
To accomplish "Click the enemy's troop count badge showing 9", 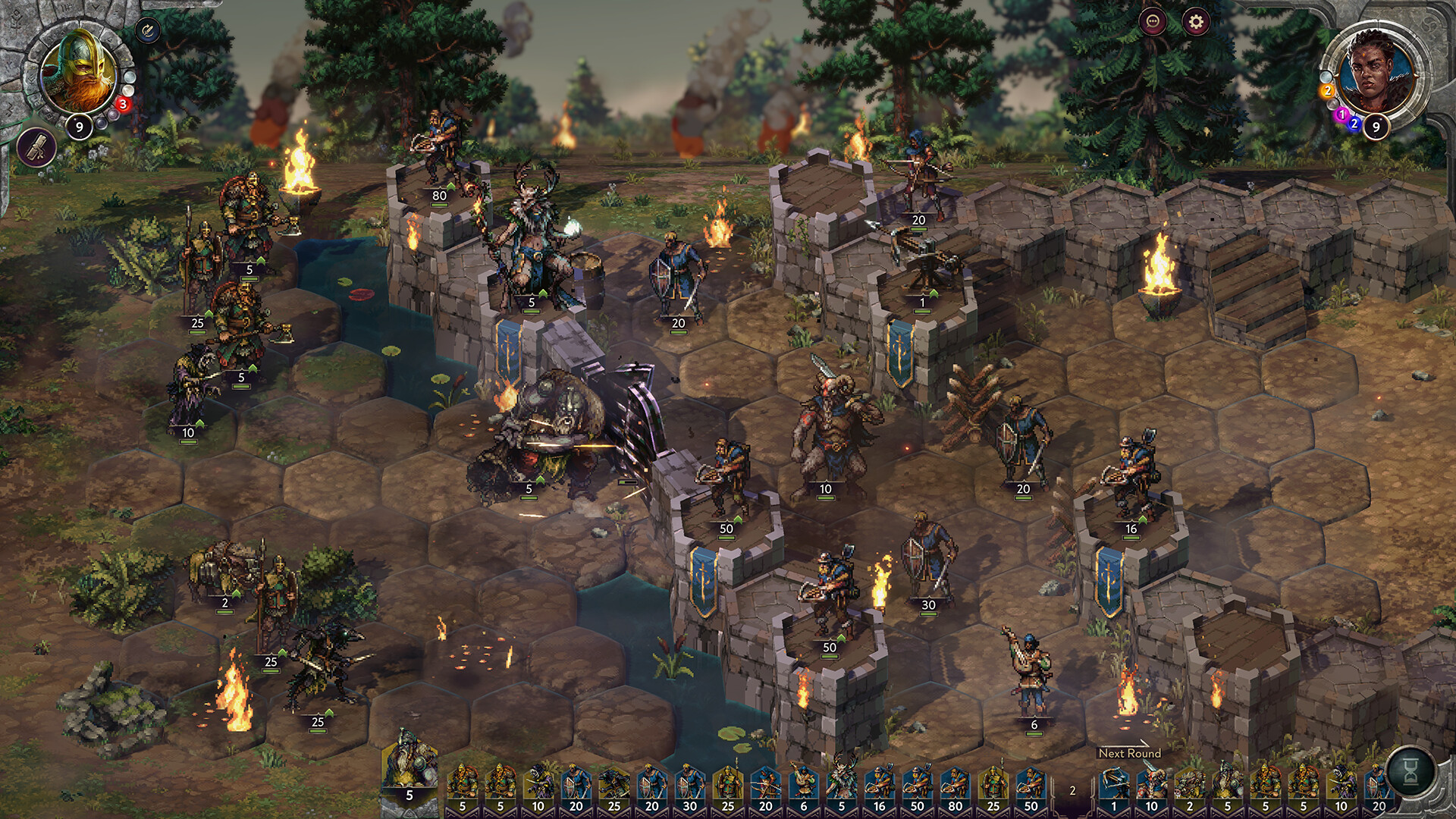I will coord(1376,127).
